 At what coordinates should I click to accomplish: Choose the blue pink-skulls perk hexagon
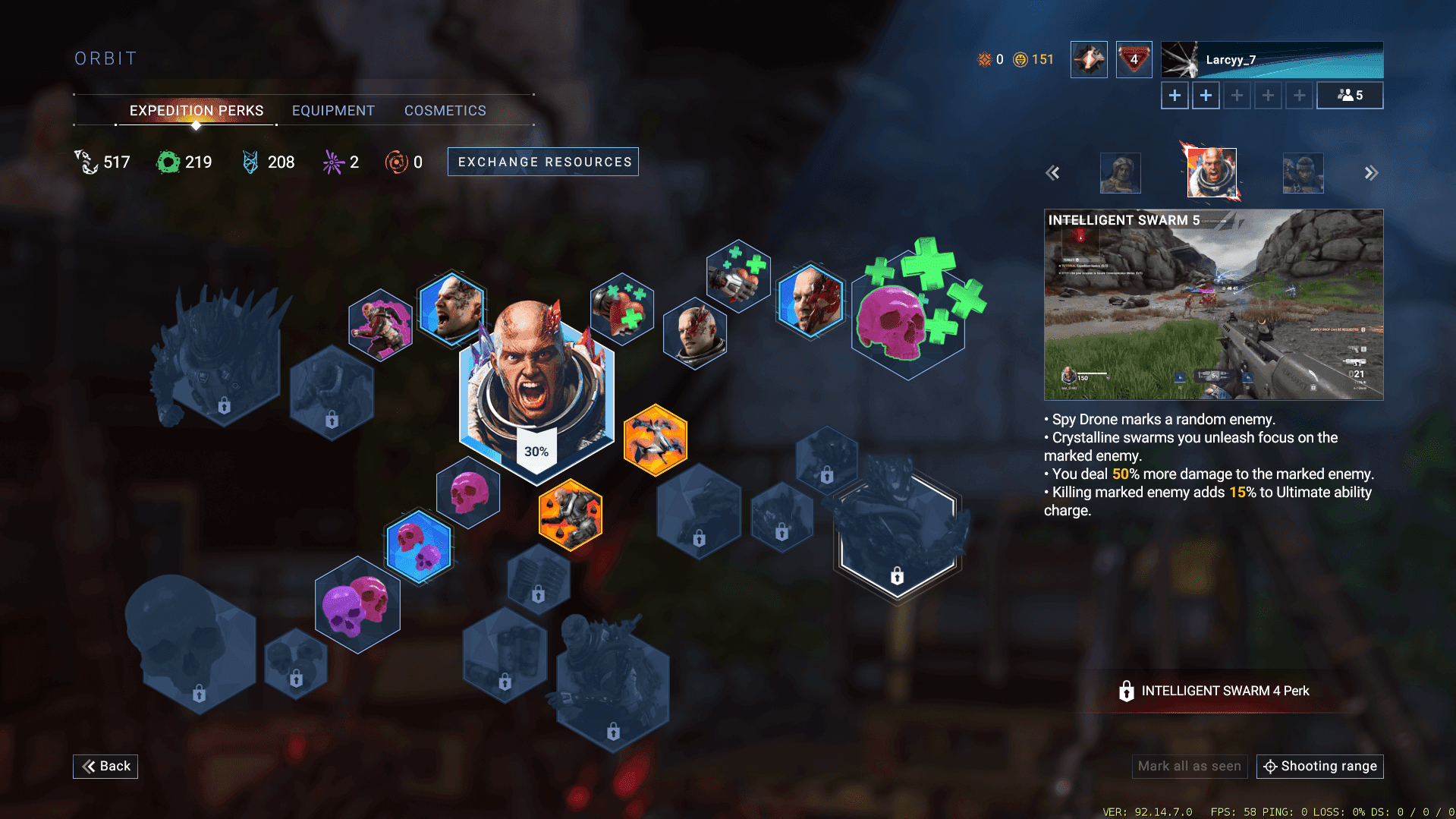point(419,547)
